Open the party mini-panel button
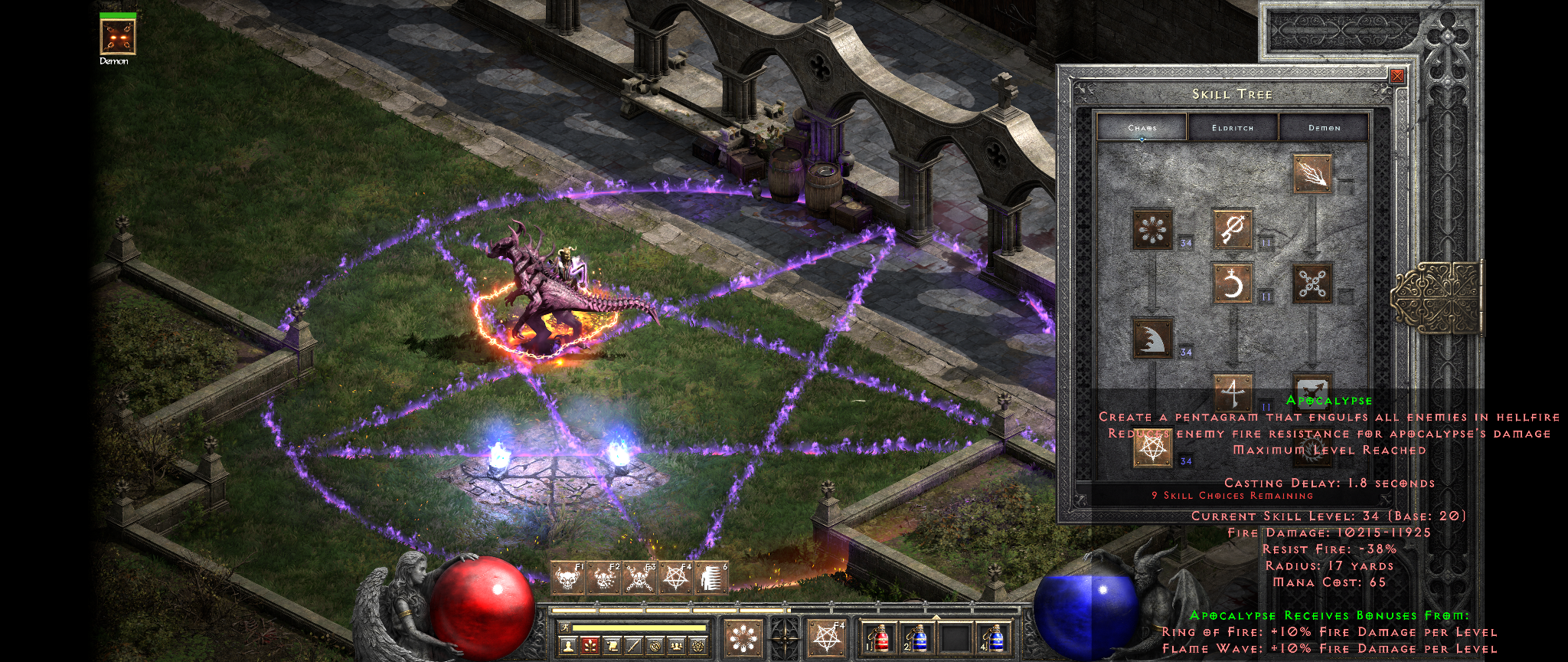The image size is (1568, 662). coord(677,647)
